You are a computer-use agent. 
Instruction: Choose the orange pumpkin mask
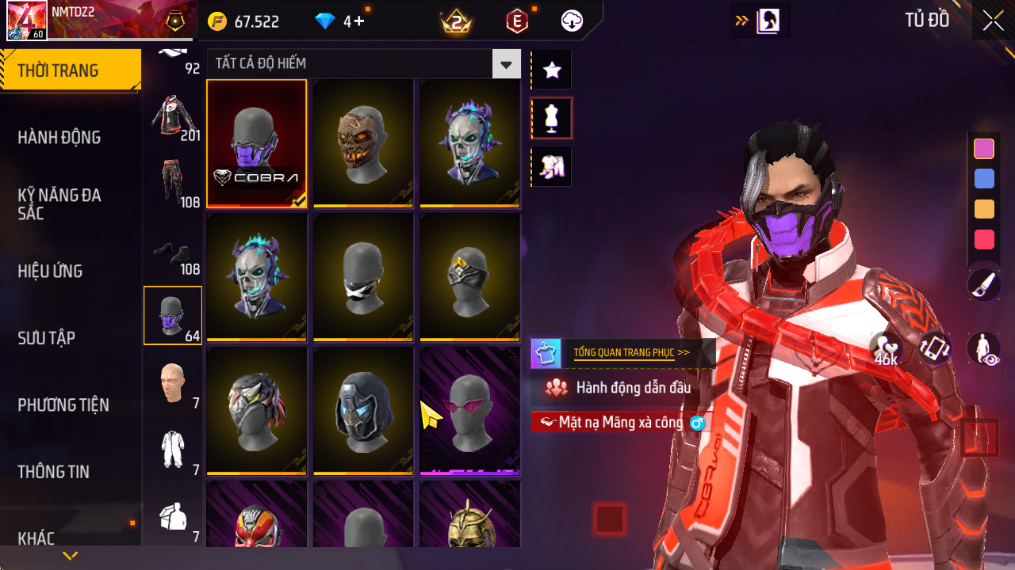363,143
